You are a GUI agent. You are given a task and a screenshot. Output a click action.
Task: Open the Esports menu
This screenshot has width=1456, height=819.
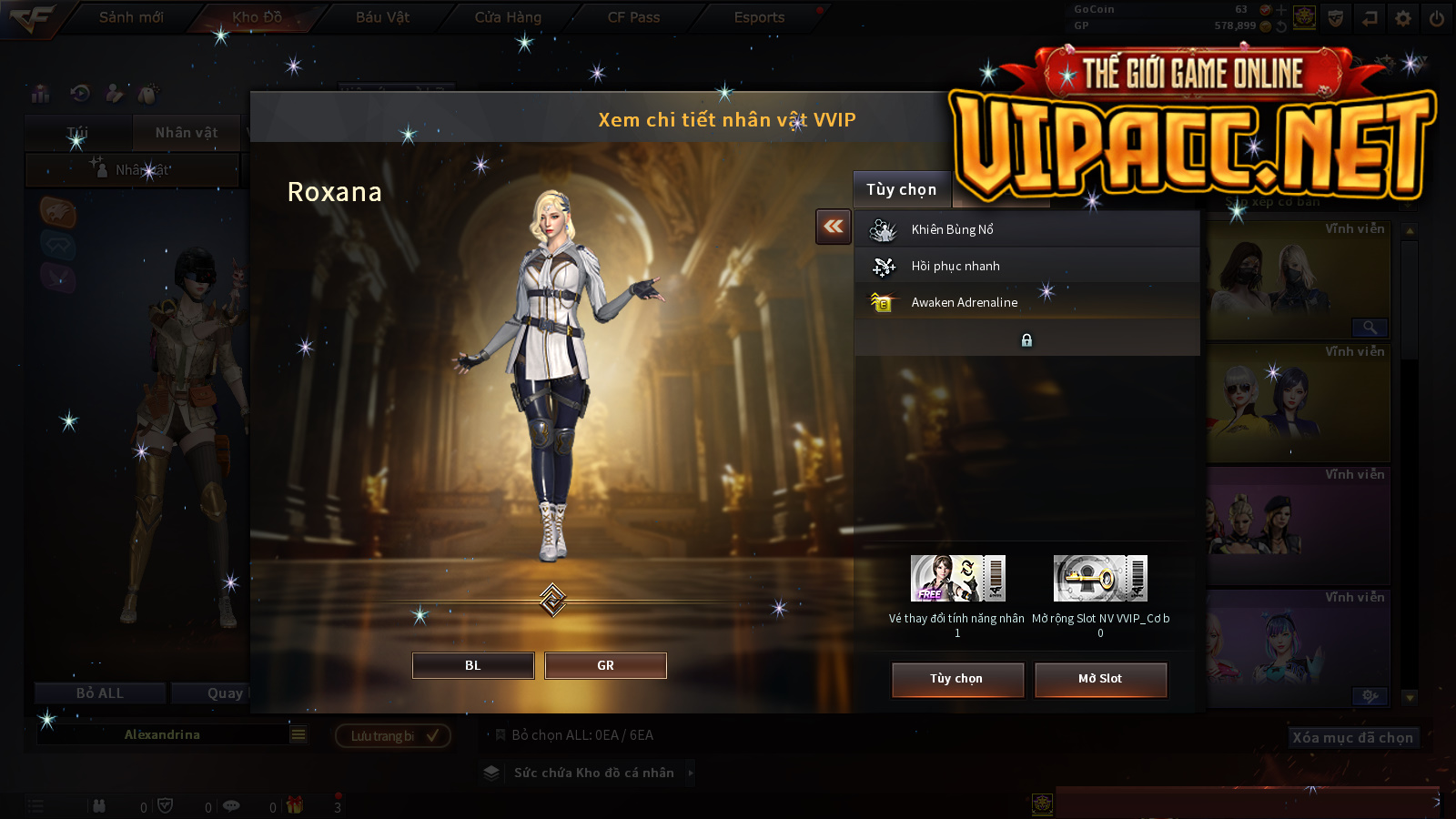(759, 17)
